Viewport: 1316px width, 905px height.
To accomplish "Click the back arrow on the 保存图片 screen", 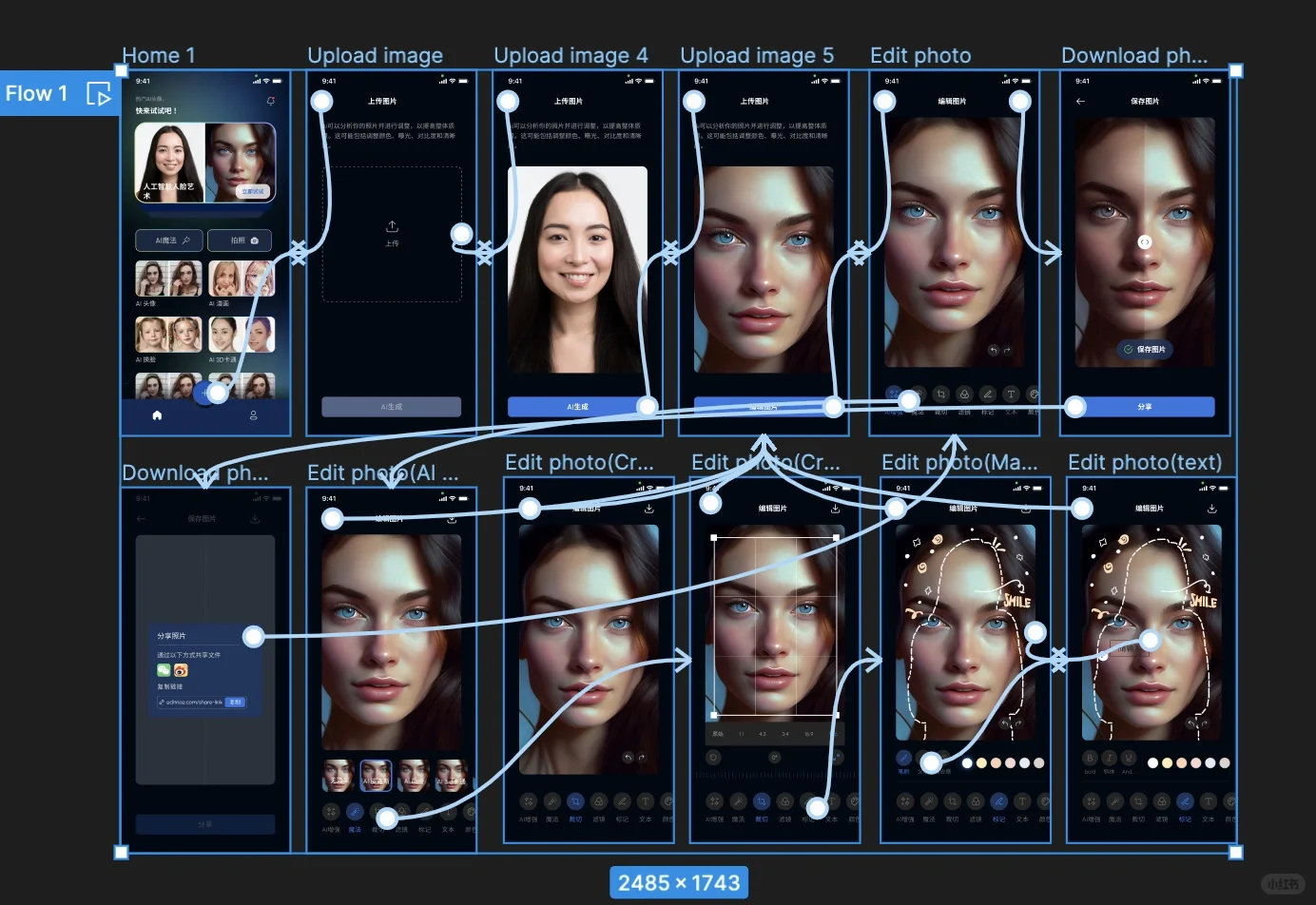I will pyautogui.click(x=1080, y=101).
